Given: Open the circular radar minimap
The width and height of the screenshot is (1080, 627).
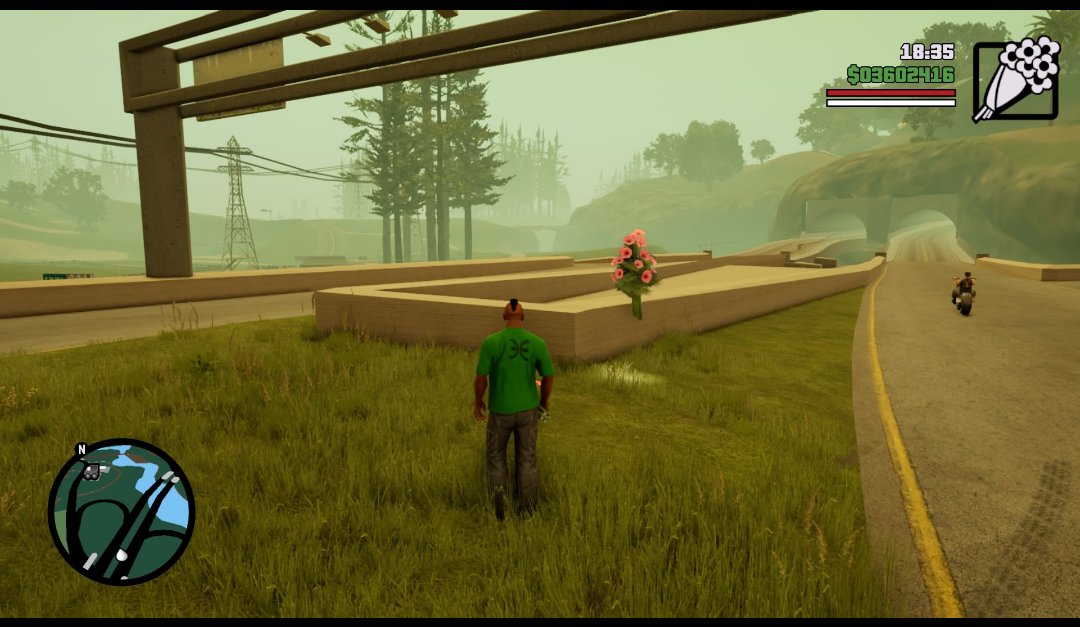Looking at the screenshot, I should pyautogui.click(x=121, y=511).
